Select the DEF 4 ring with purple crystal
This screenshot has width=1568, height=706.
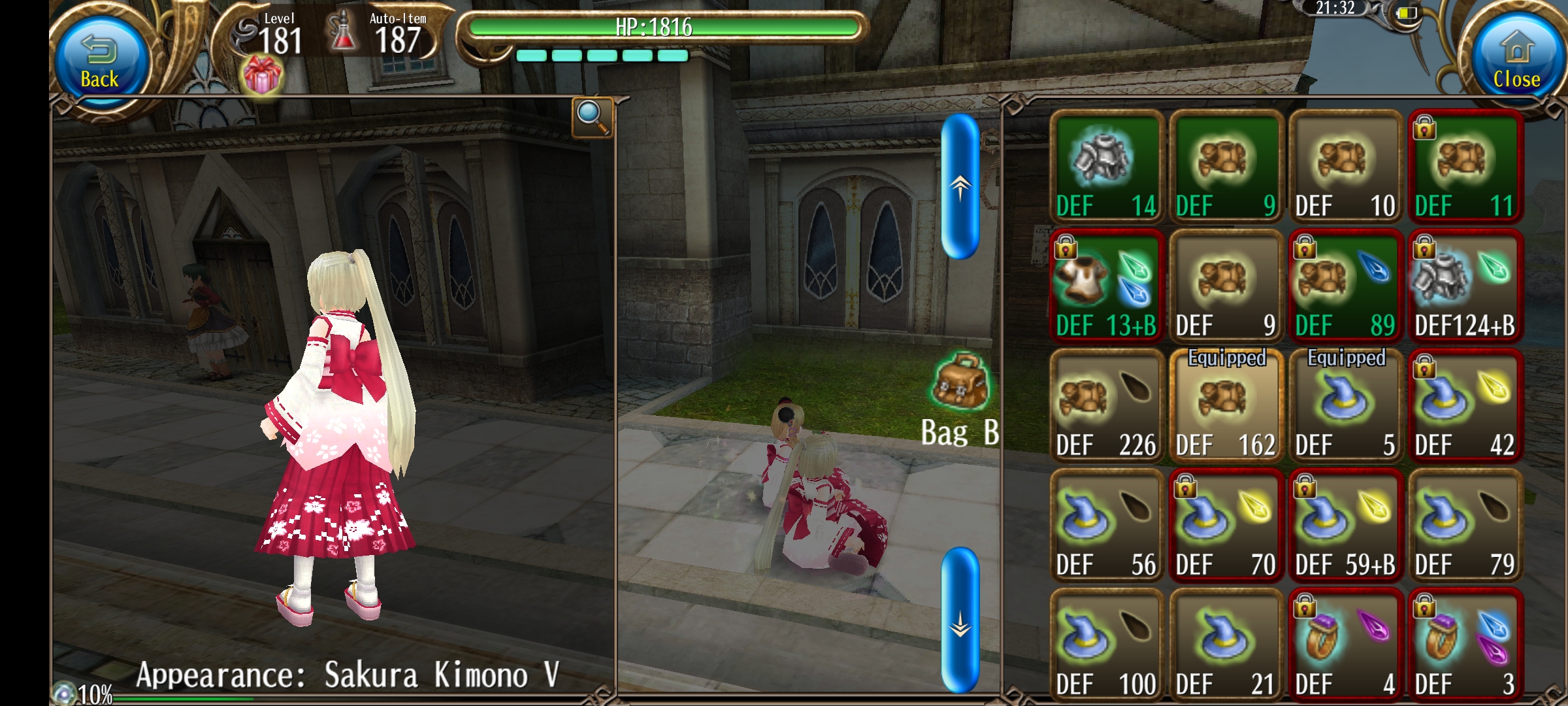[x=1345, y=645]
